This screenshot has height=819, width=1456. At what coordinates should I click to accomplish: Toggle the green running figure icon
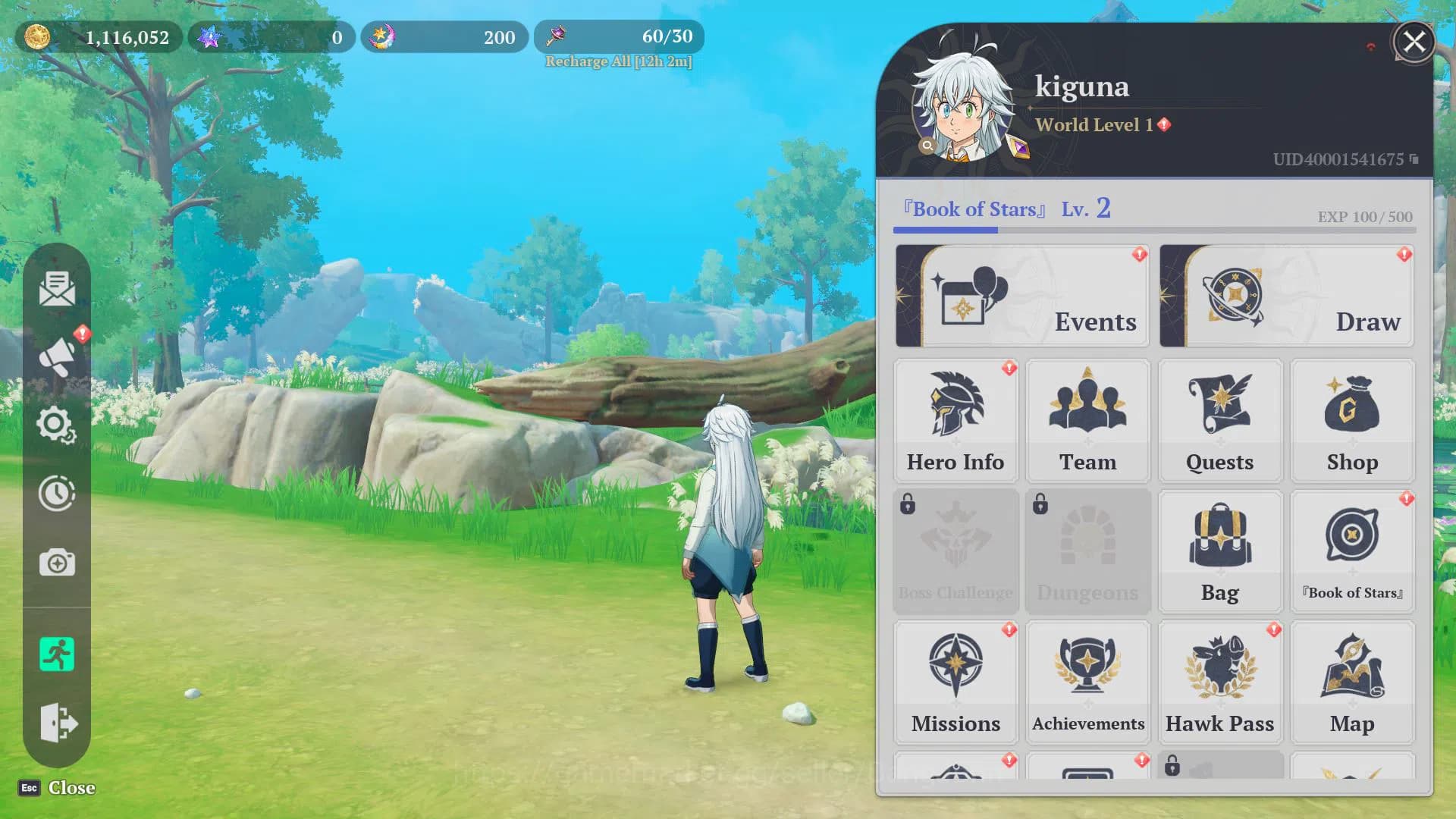57,654
